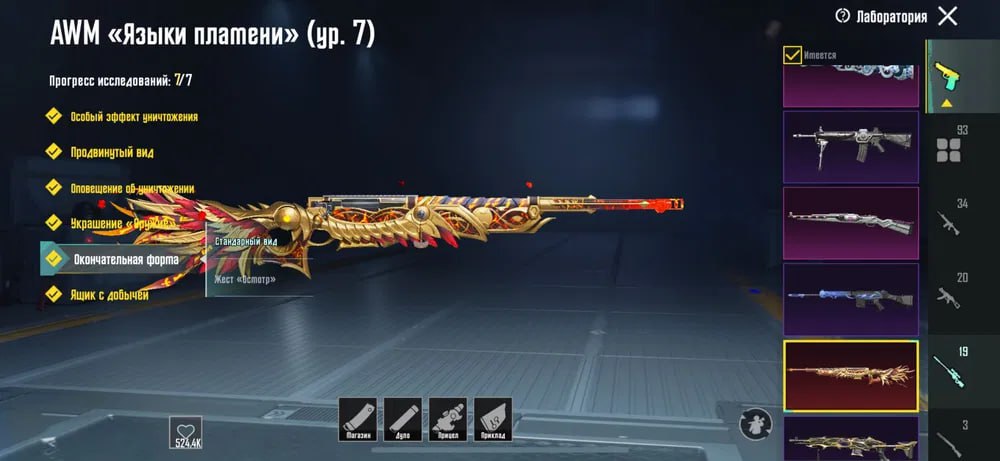The width and height of the screenshot is (1000, 461).
Task: Toggle the Имеется owned filter checkbox
Action: pos(792,55)
